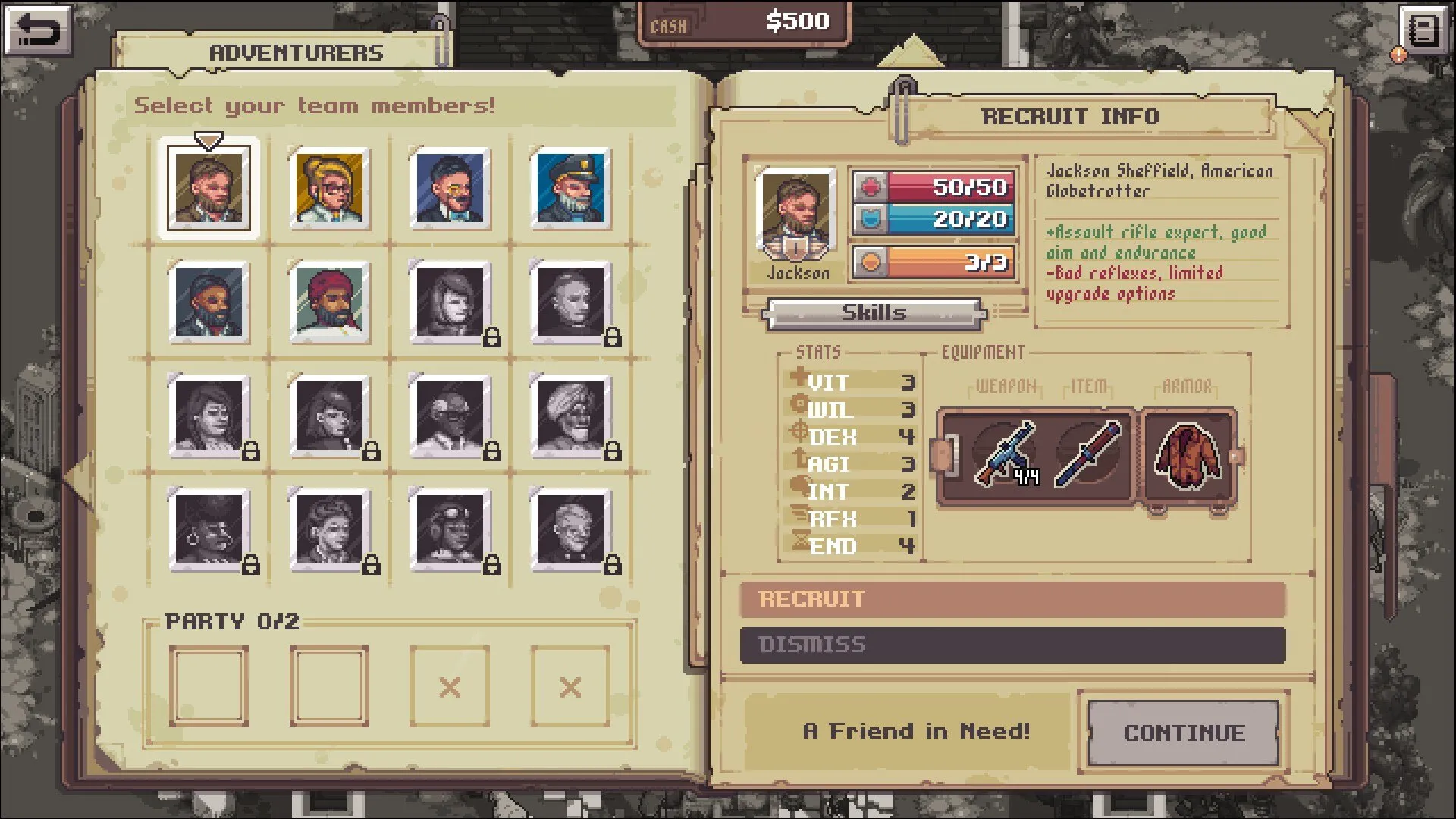Continue to the next screen

point(1184,733)
